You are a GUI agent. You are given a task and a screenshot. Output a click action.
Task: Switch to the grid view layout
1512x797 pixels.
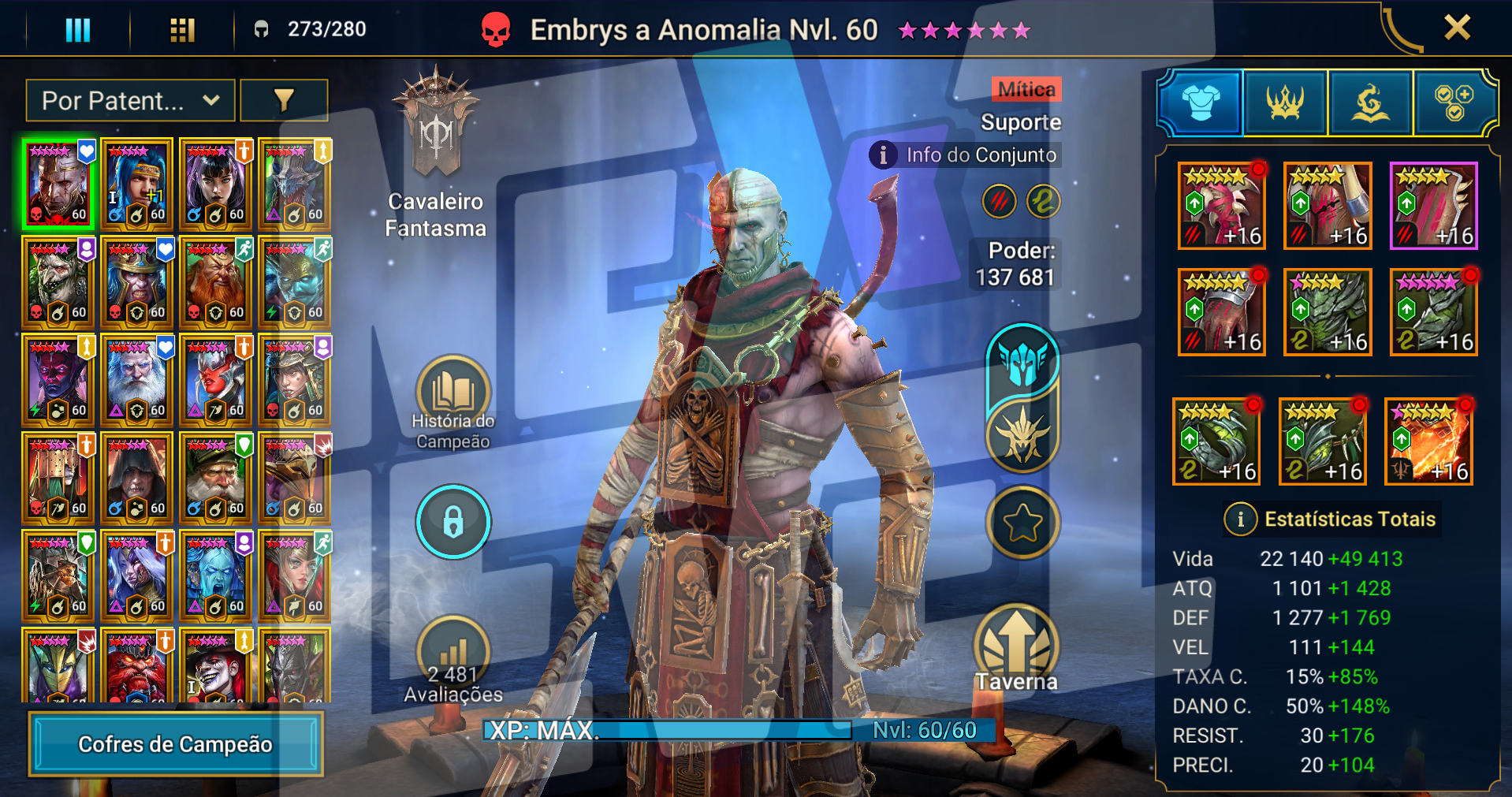pos(182,30)
